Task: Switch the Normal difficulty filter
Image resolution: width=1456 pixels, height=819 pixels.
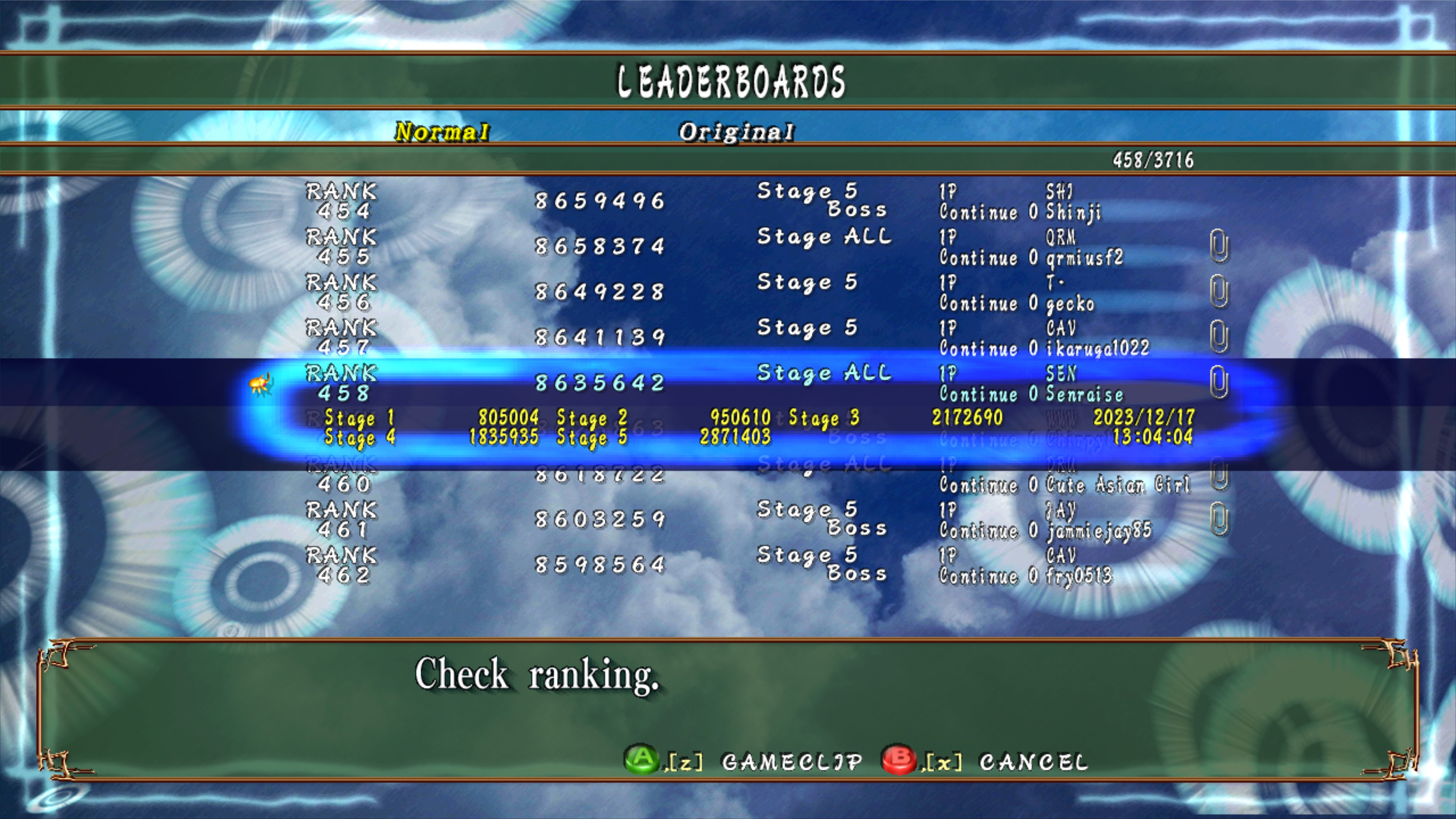Action: tap(442, 132)
